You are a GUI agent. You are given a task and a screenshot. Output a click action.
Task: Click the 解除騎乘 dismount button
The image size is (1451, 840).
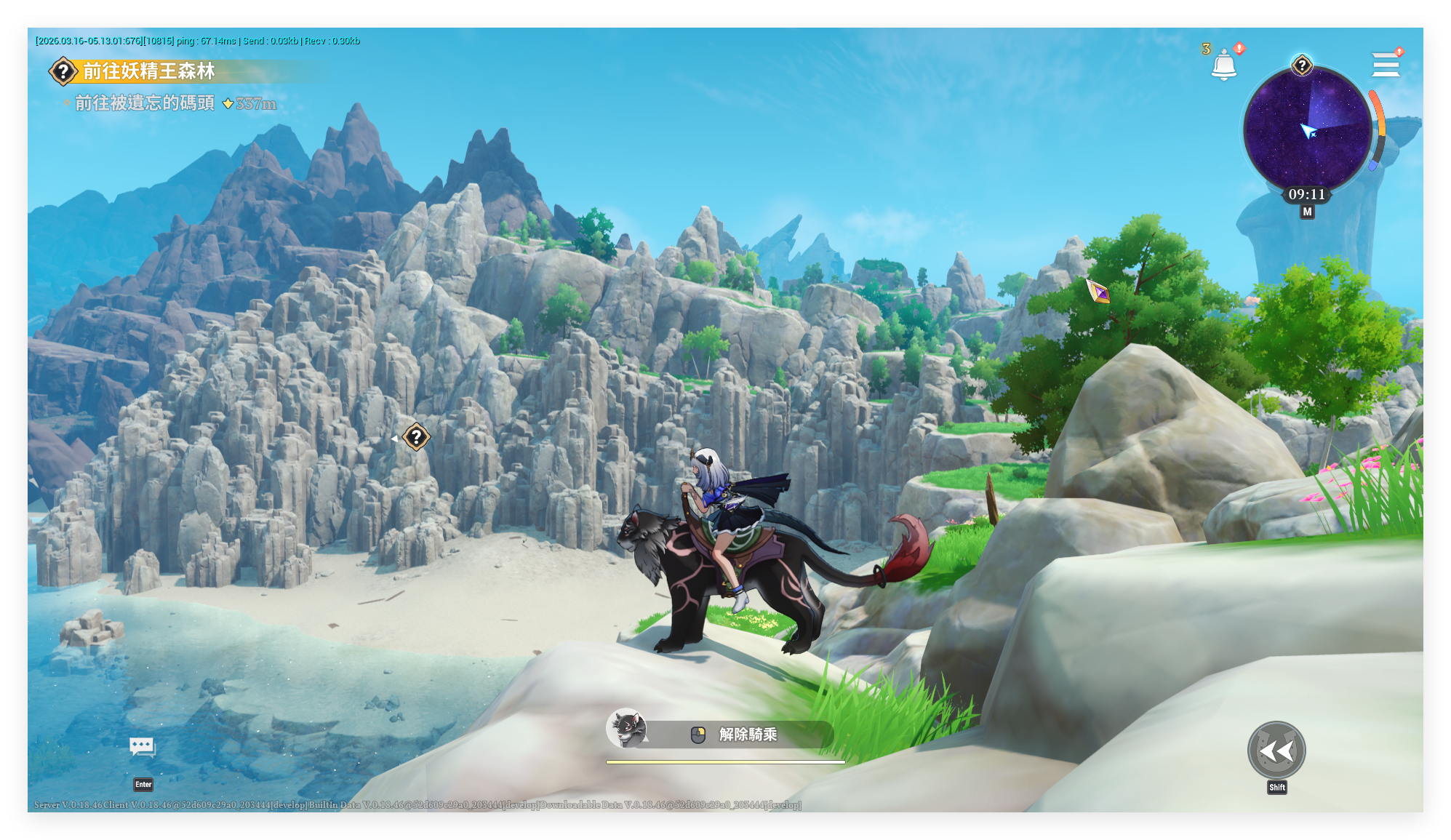pyautogui.click(x=747, y=735)
